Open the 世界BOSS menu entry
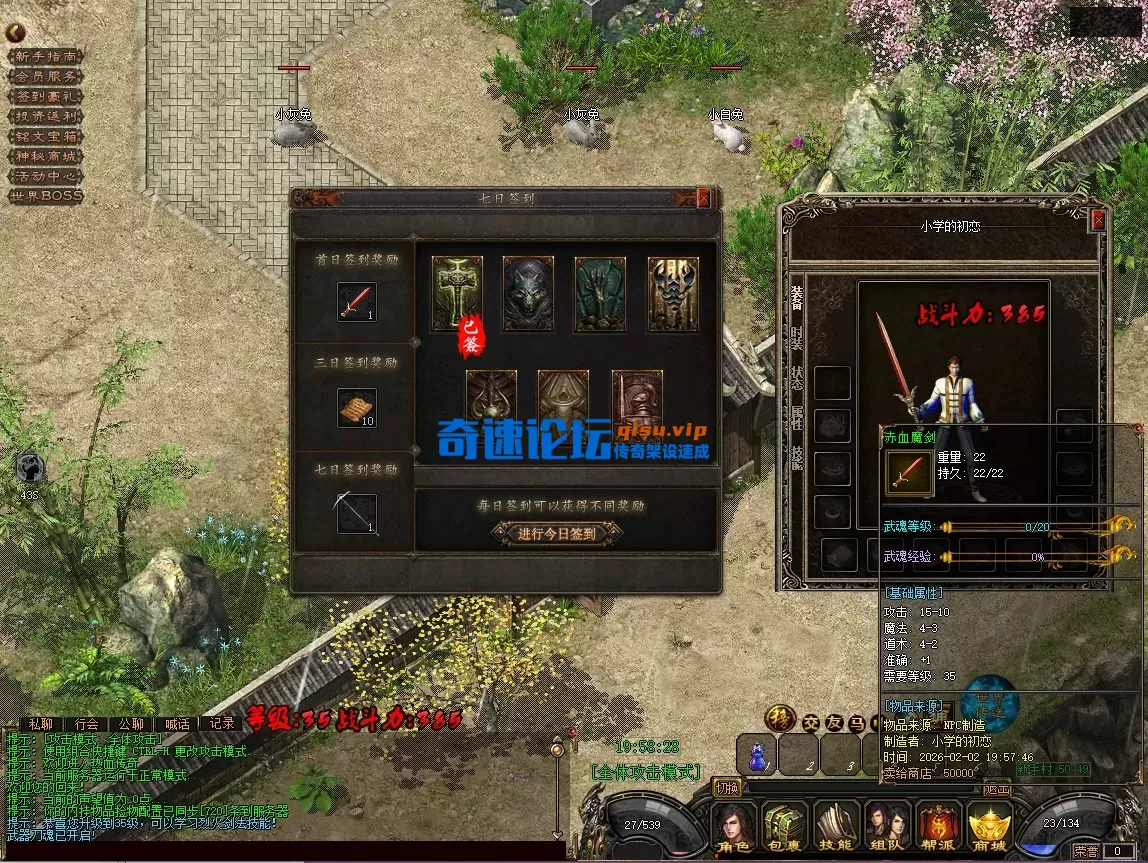The height and width of the screenshot is (863, 1148). (x=45, y=196)
